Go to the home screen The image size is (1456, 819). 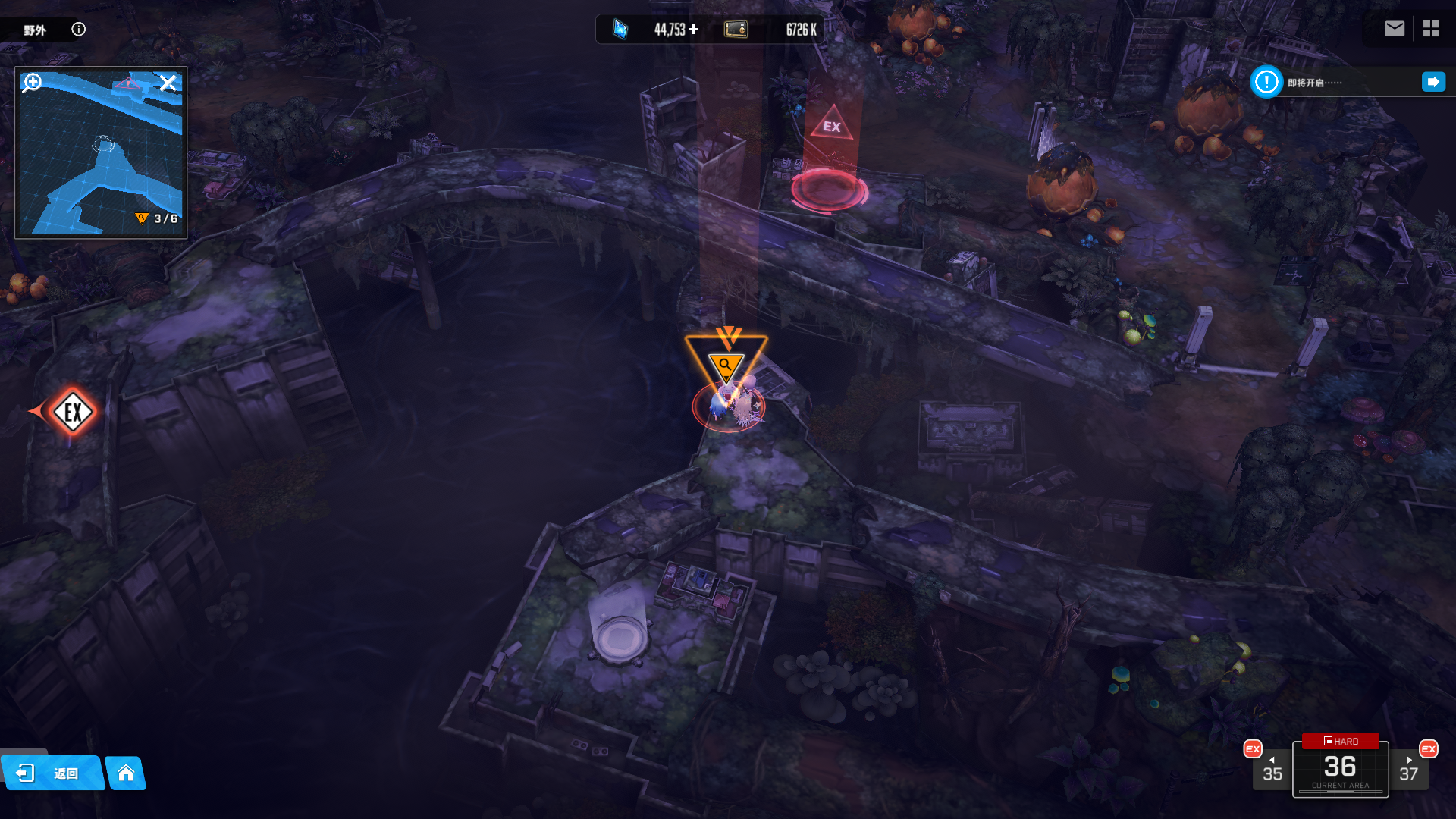(126, 773)
